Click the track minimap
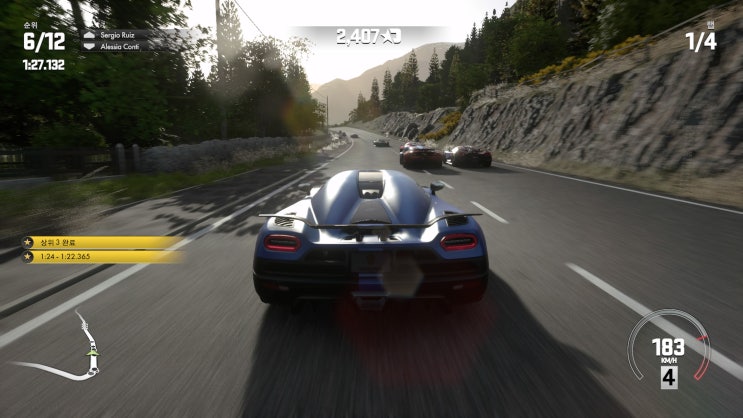 tap(72, 351)
